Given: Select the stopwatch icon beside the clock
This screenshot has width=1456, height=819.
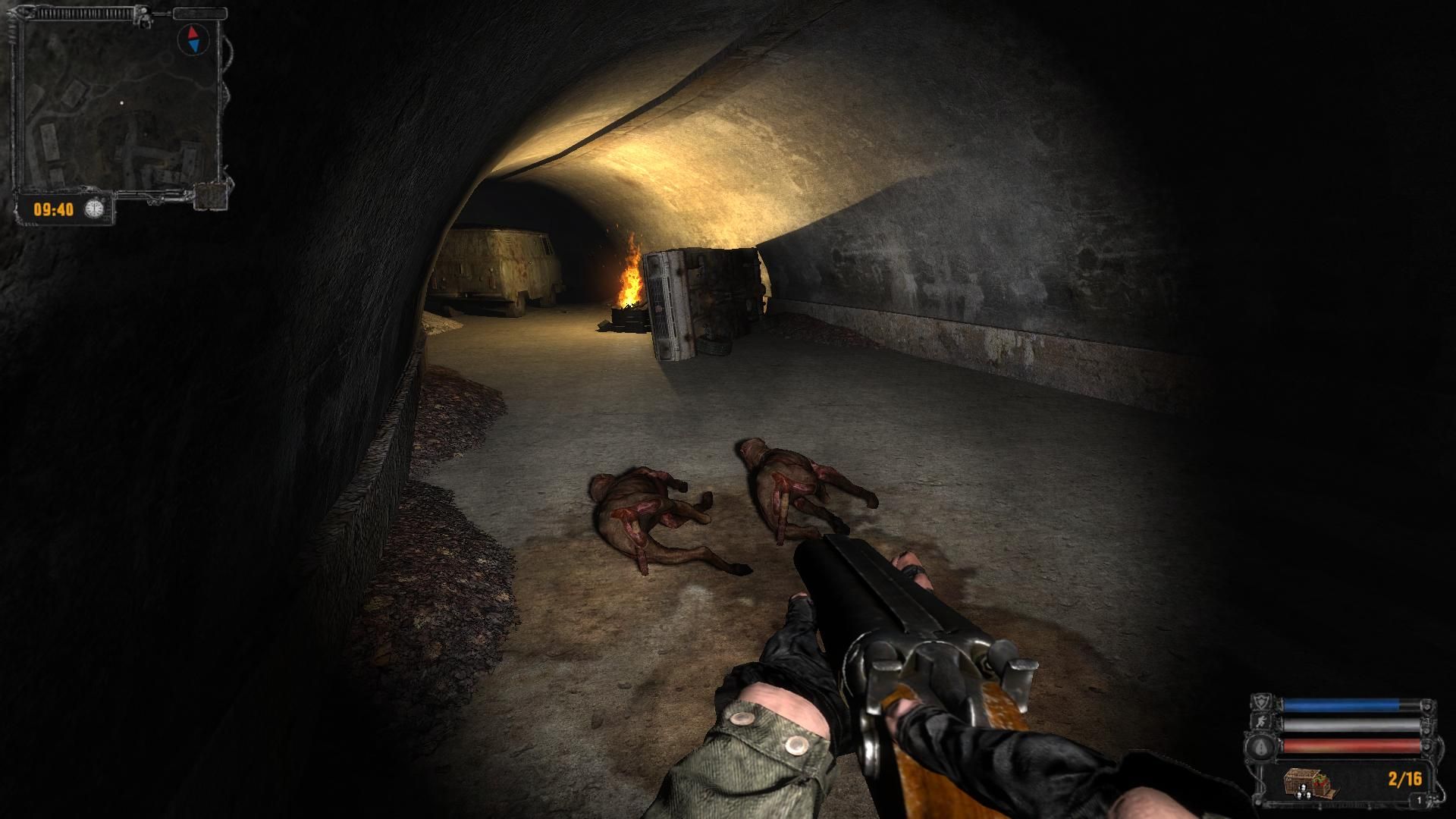Looking at the screenshot, I should 94,208.
